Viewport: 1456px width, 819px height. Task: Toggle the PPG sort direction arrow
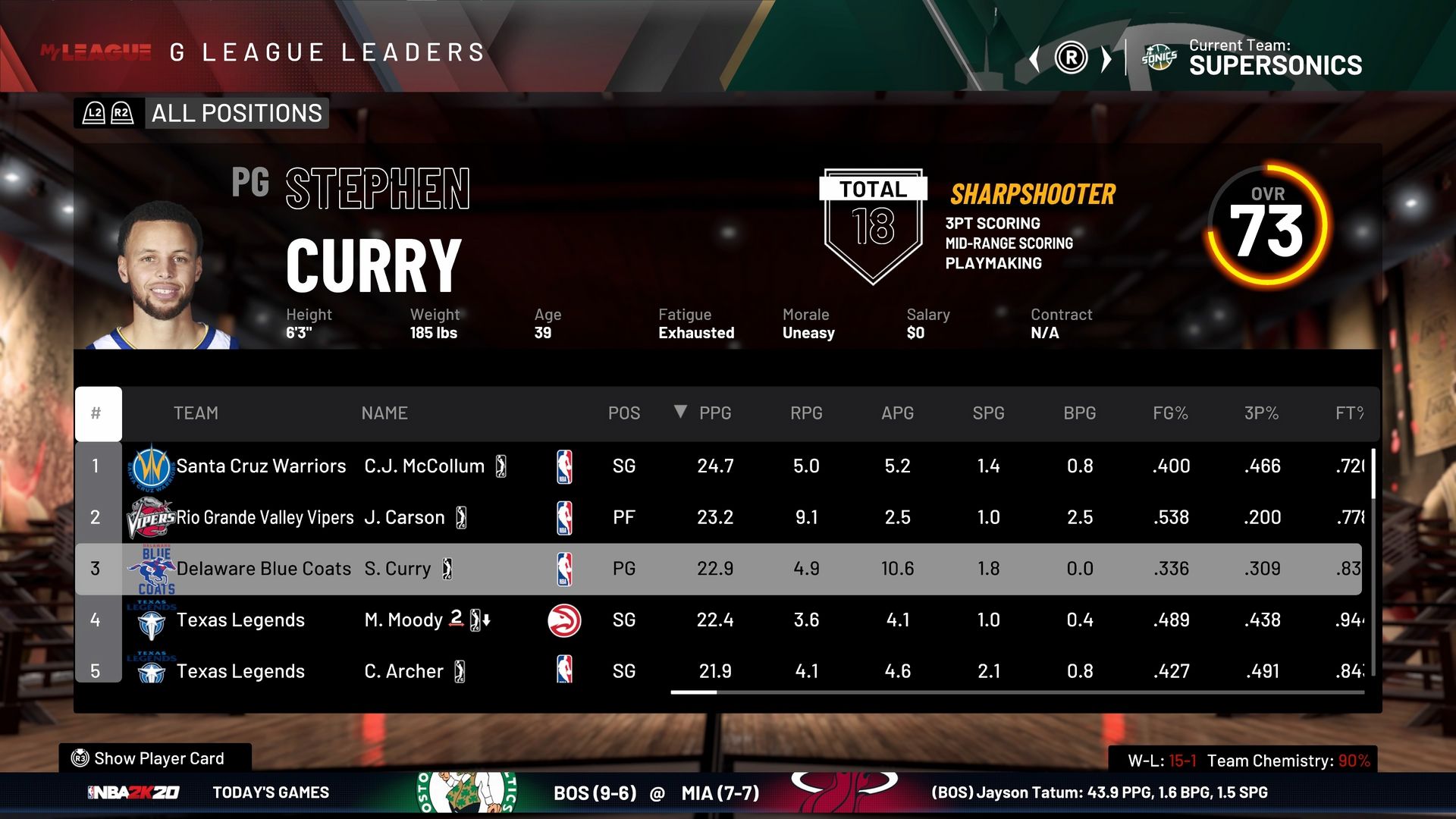[681, 413]
